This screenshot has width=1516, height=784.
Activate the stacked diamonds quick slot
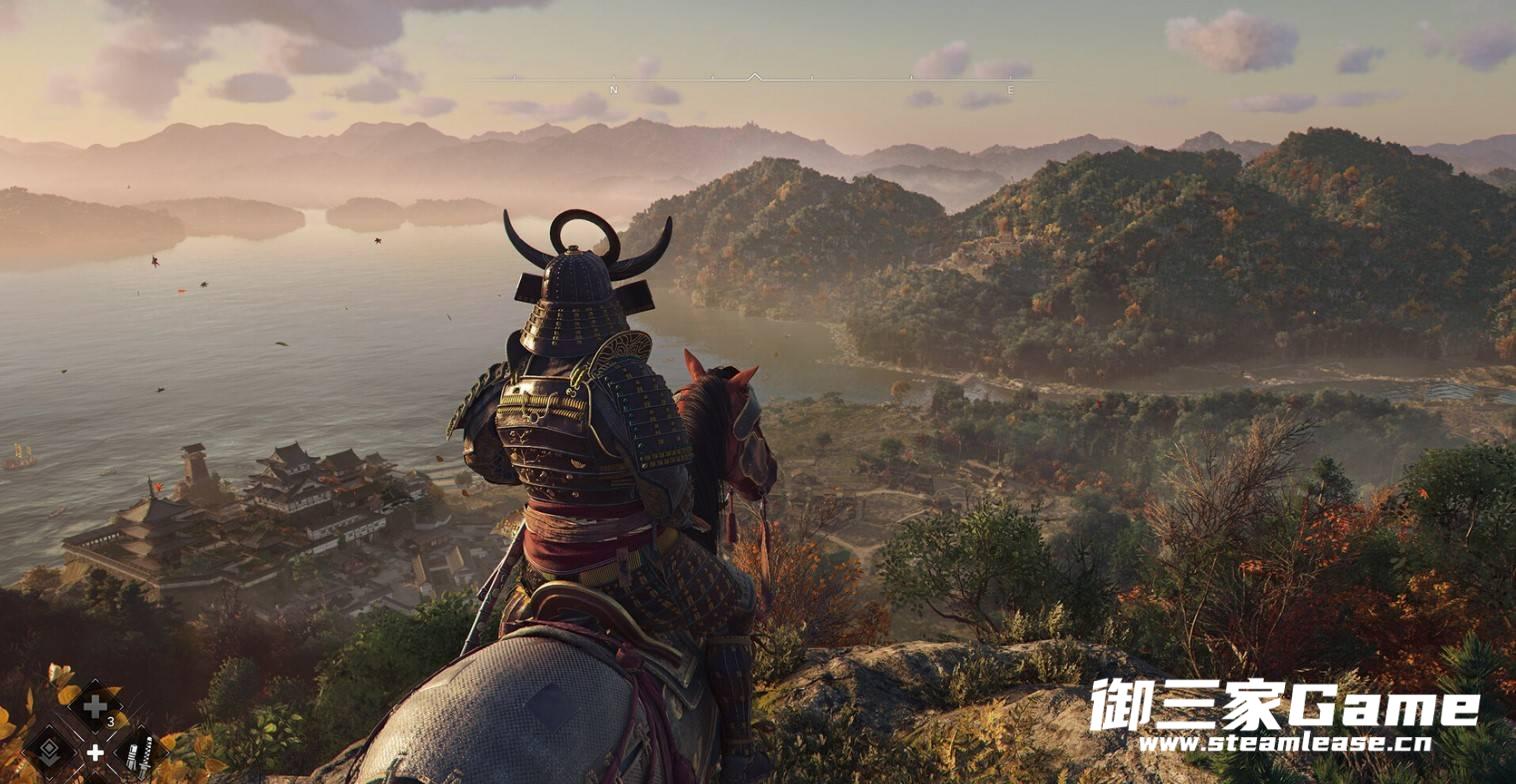(x=49, y=749)
